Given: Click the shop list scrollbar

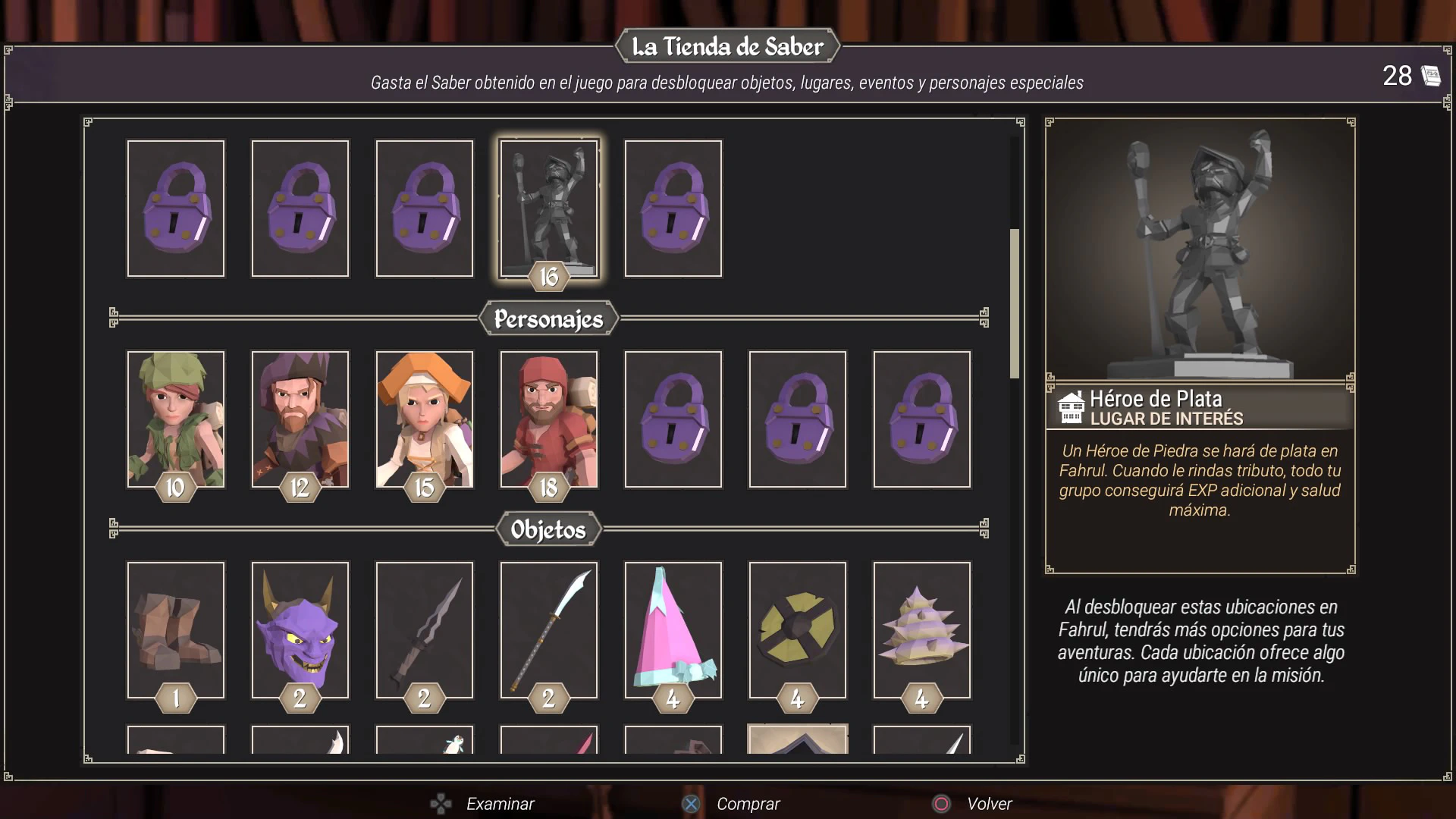Looking at the screenshot, I should 1015,303.
